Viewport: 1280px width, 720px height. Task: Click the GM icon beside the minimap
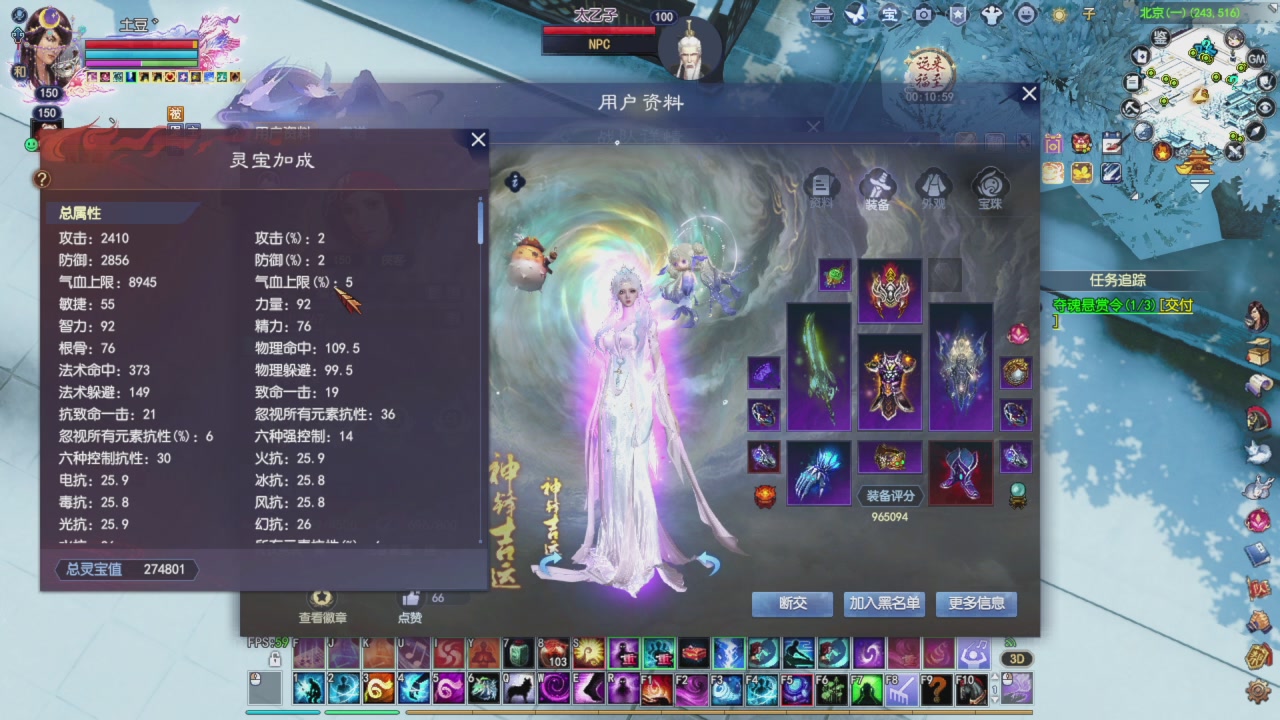click(x=1256, y=59)
